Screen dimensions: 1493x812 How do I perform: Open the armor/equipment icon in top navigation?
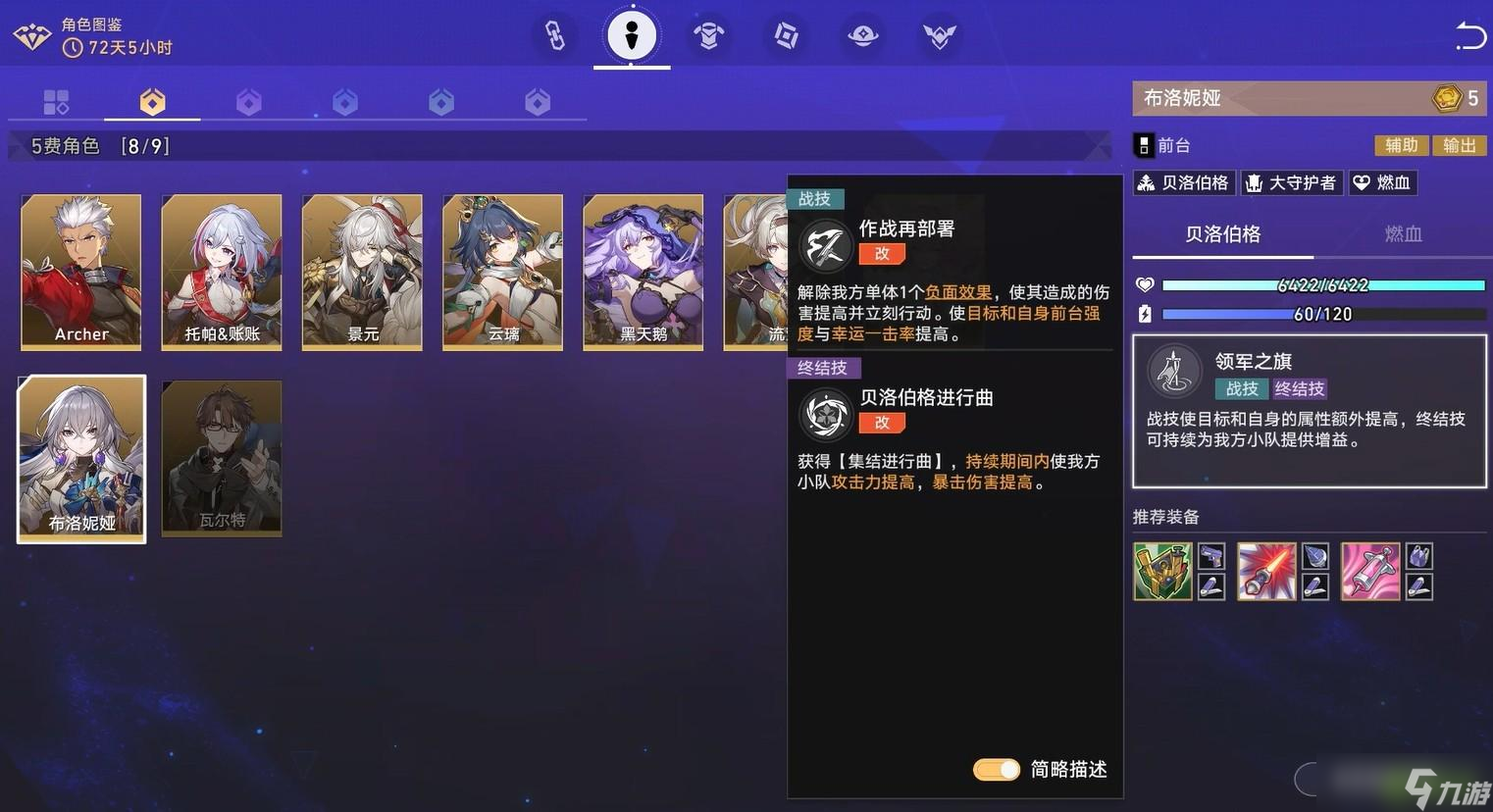click(x=708, y=35)
